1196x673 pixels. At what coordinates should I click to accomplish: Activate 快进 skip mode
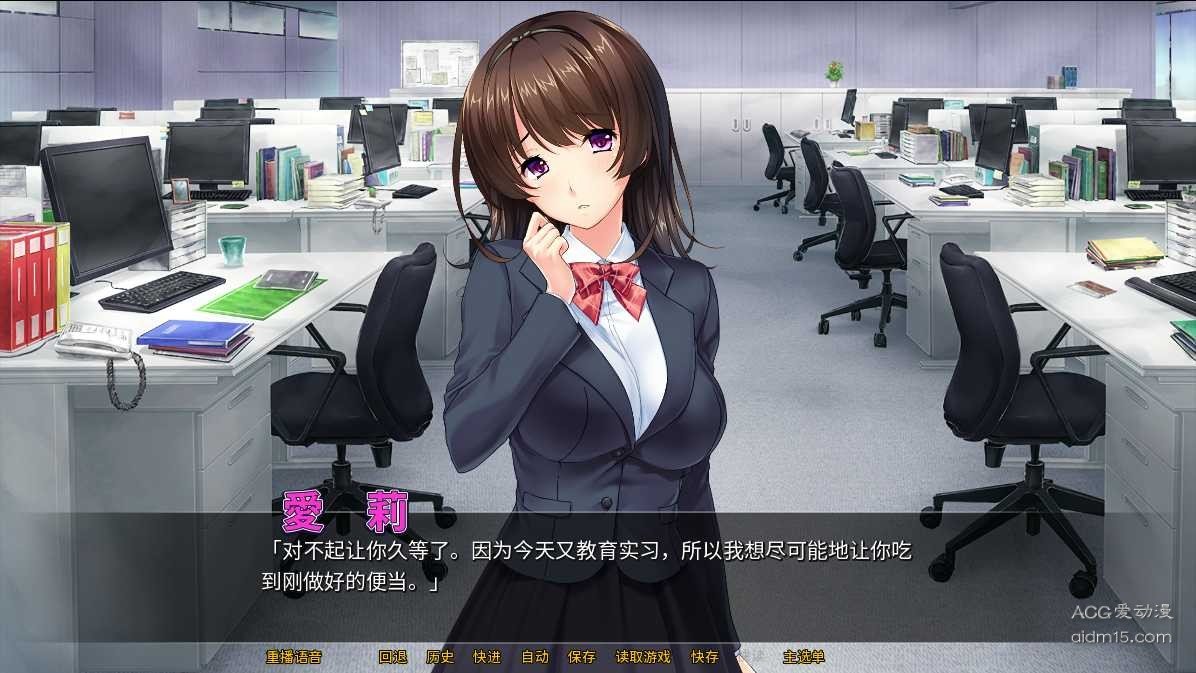tap(487, 657)
